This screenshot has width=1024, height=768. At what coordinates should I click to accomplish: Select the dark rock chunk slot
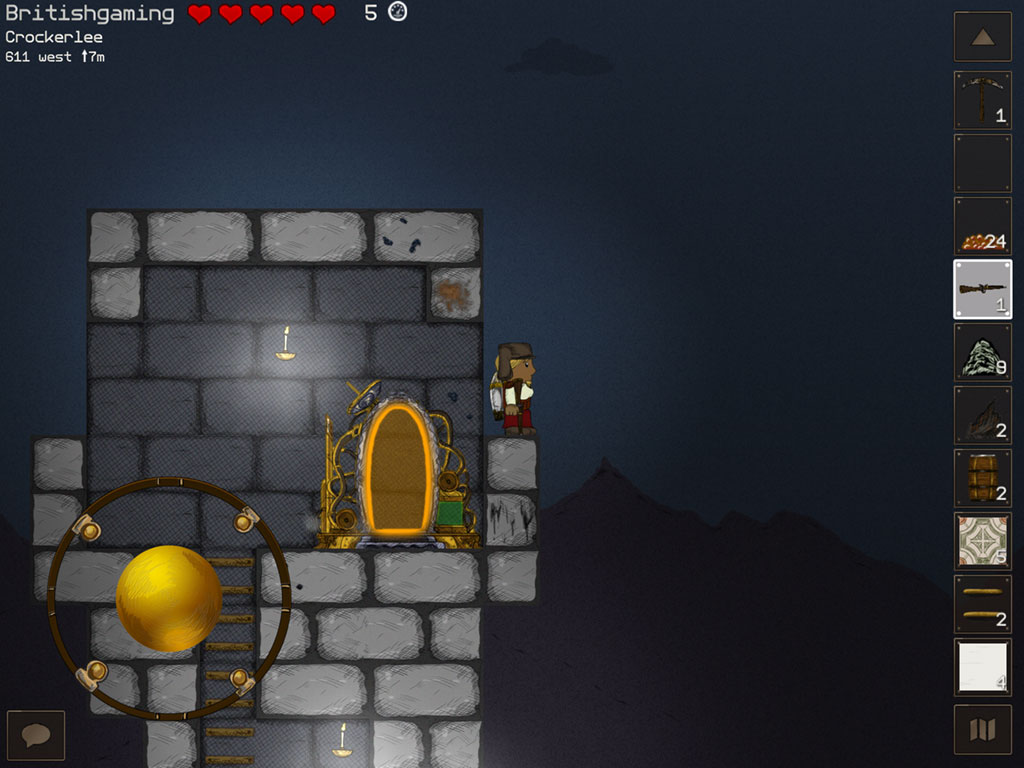coord(982,415)
